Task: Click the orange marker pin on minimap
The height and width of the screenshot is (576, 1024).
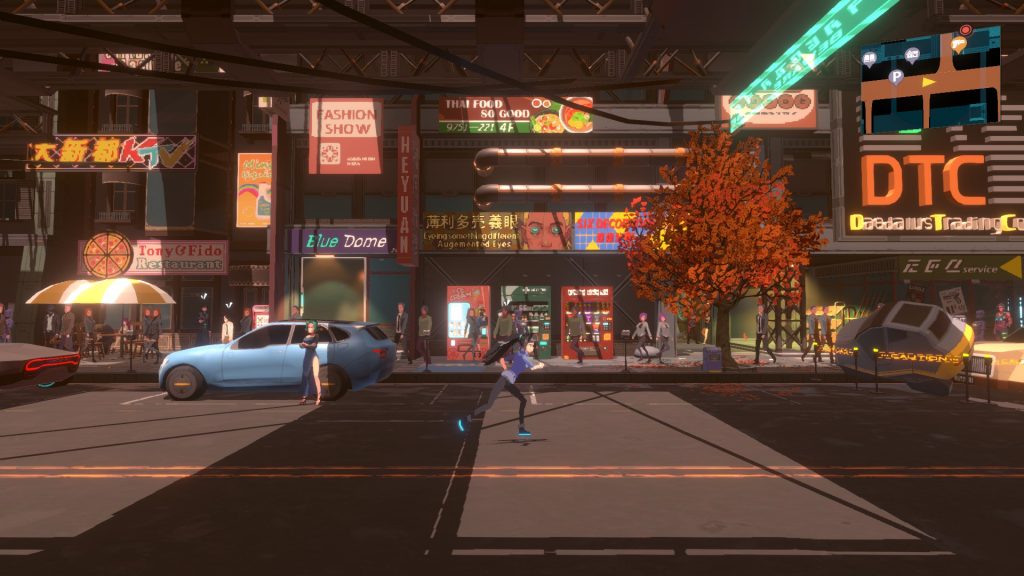Action: [x=958, y=44]
